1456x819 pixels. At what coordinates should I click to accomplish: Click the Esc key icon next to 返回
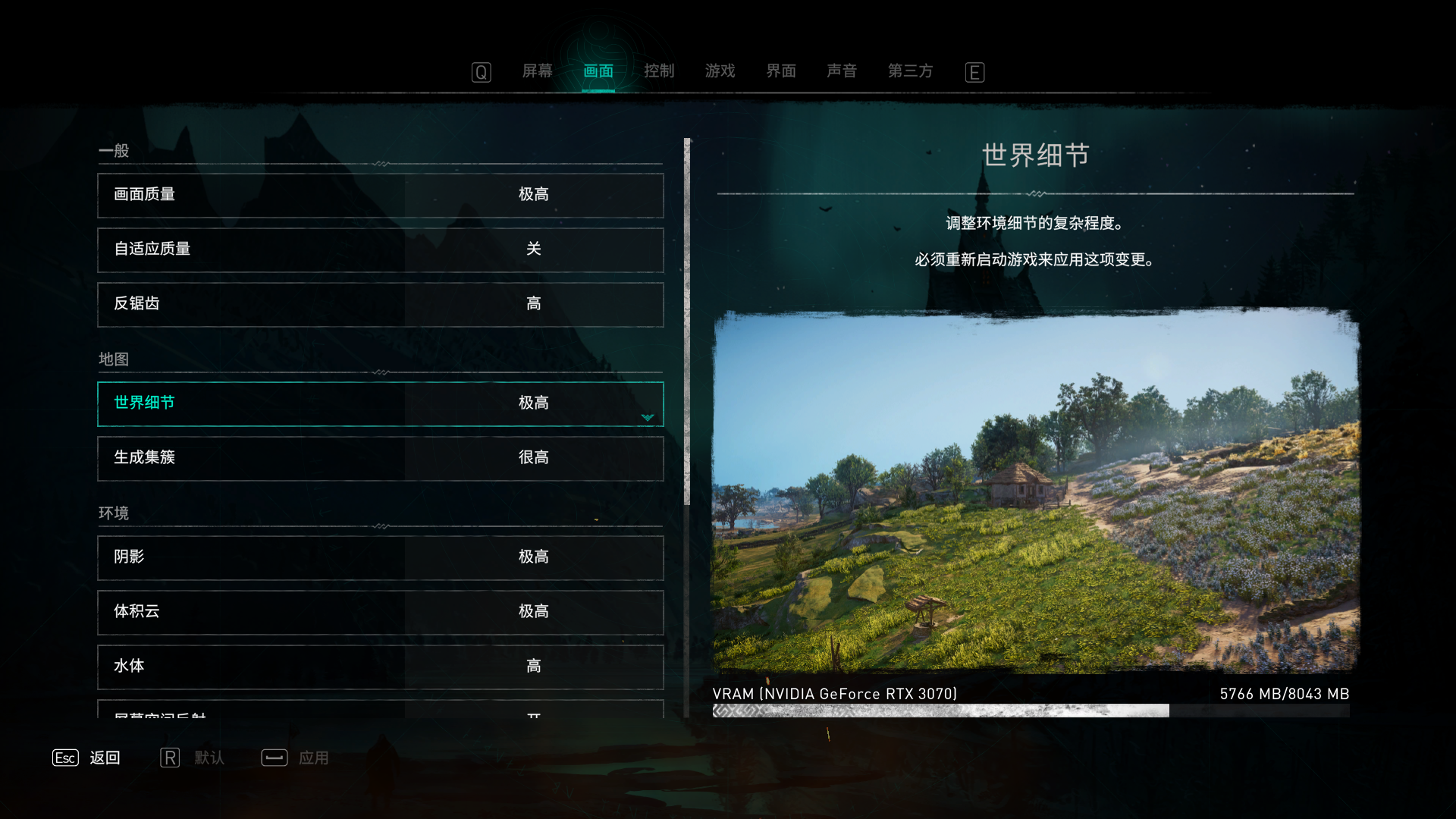click(x=65, y=758)
